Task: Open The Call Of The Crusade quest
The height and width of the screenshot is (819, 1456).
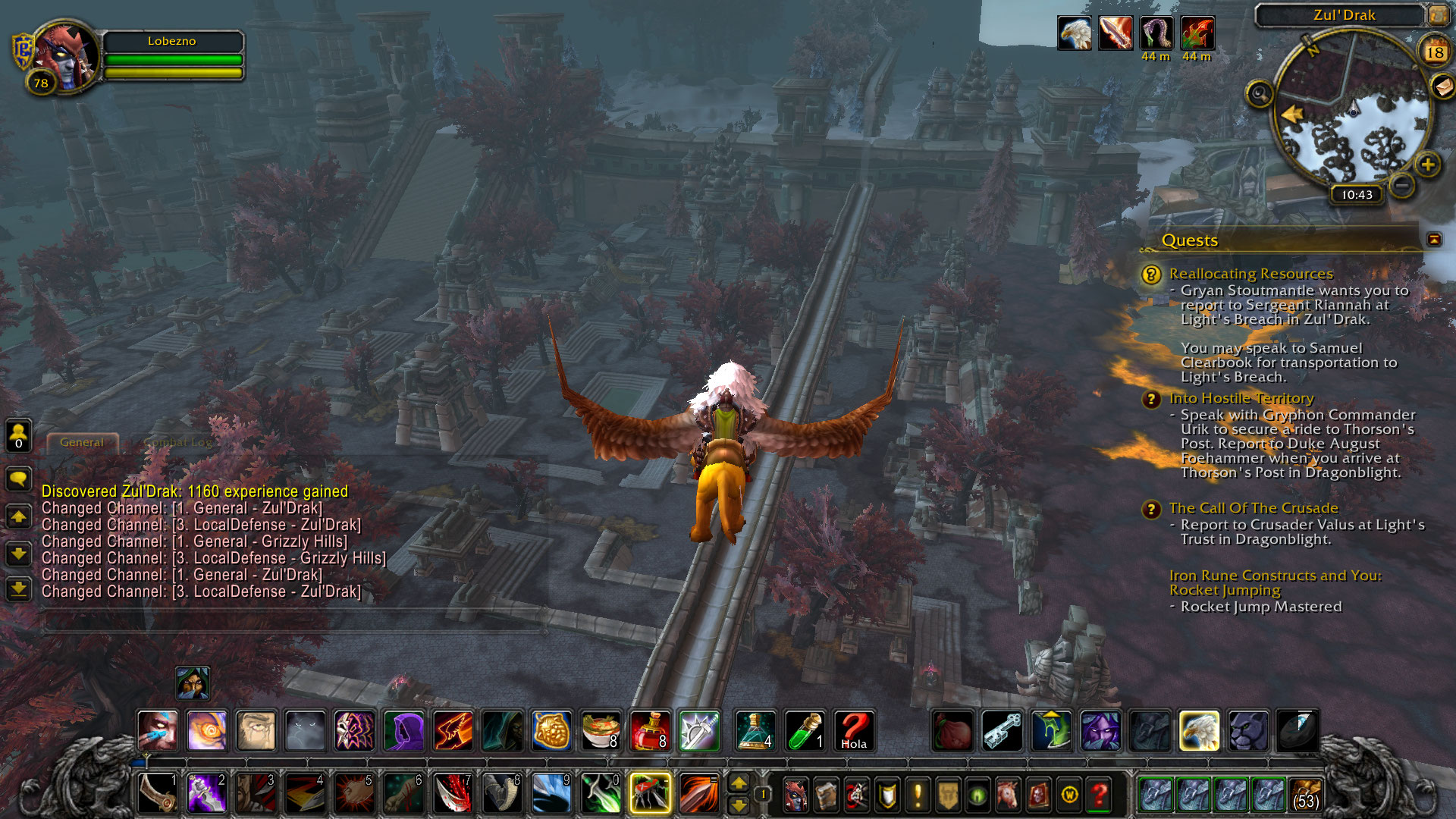Action: (1253, 508)
